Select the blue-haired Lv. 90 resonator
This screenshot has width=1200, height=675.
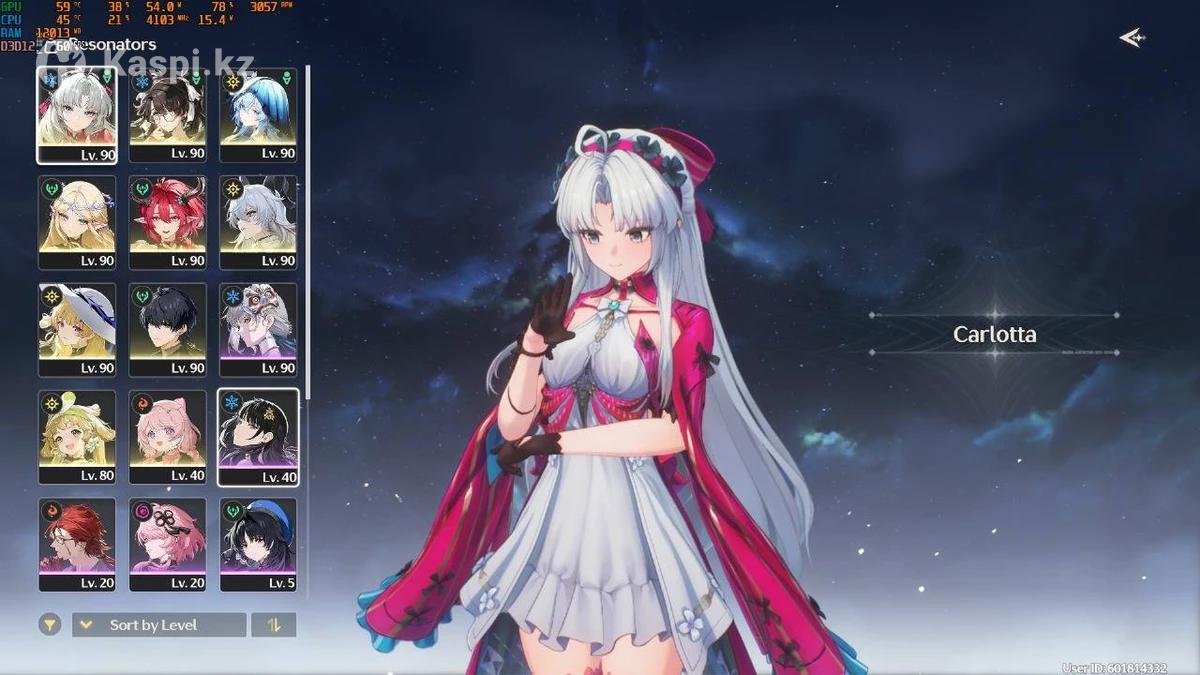click(x=258, y=114)
